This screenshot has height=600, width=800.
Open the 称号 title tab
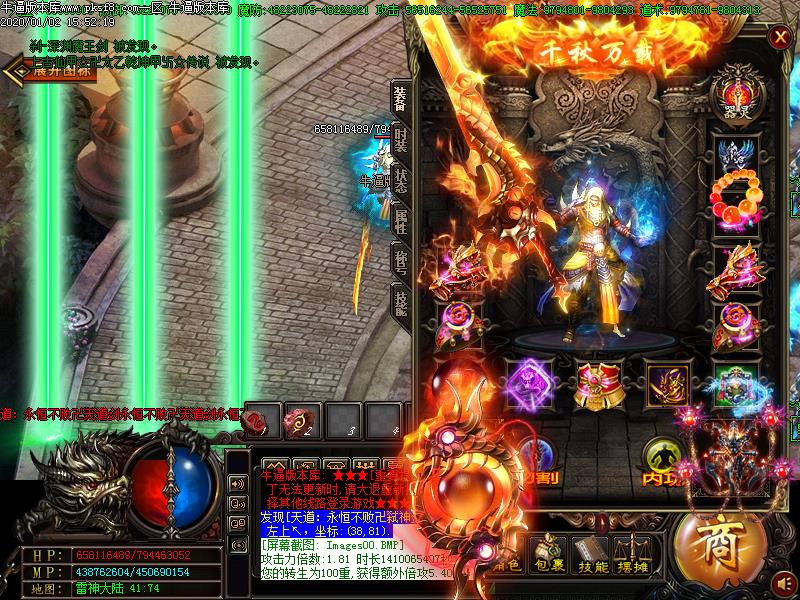[x=400, y=262]
